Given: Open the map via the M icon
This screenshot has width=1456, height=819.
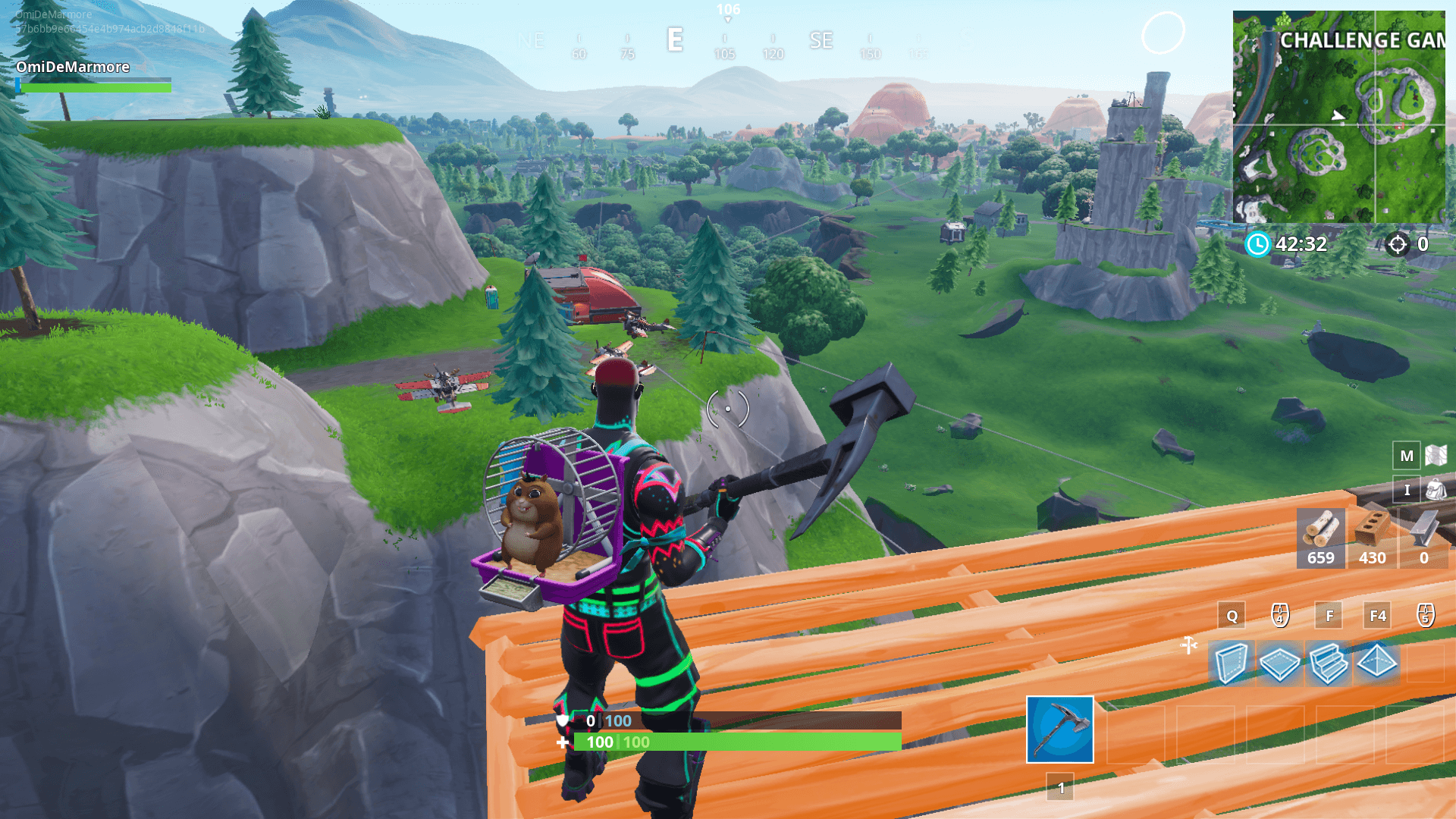Looking at the screenshot, I should [x=1407, y=457].
